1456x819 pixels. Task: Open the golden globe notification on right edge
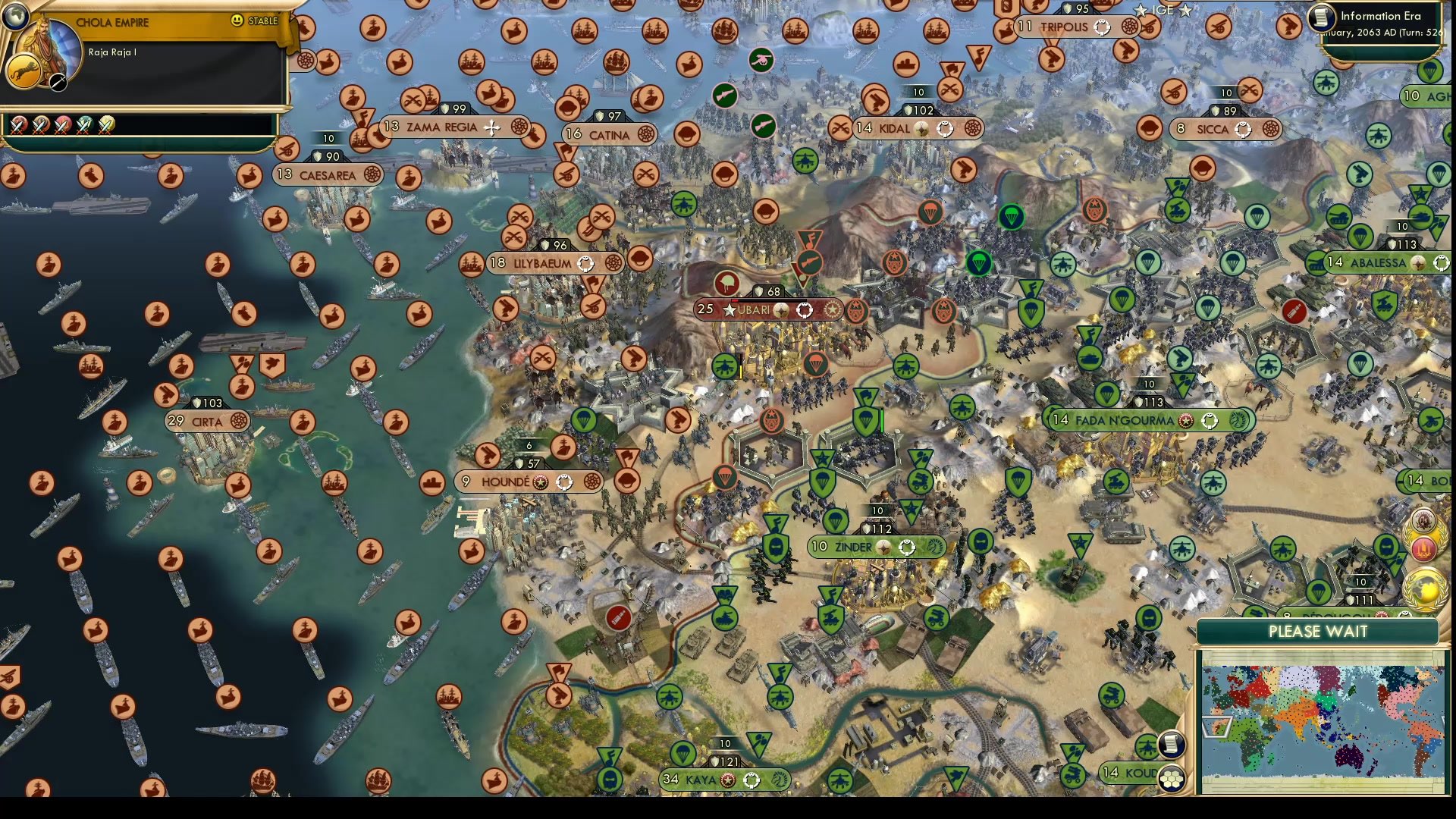point(1423,588)
